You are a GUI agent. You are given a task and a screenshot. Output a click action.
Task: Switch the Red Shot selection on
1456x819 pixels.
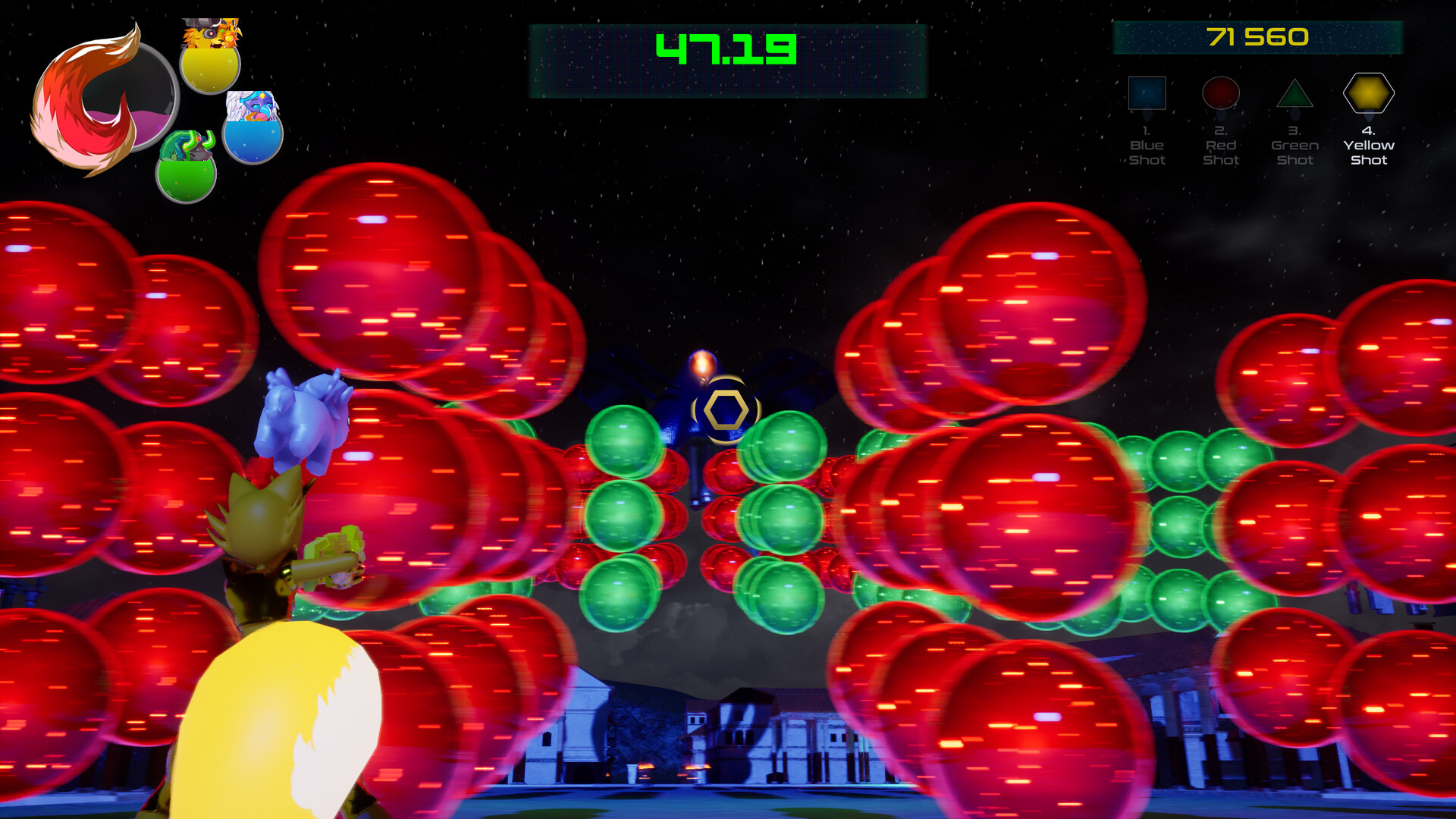(1221, 93)
